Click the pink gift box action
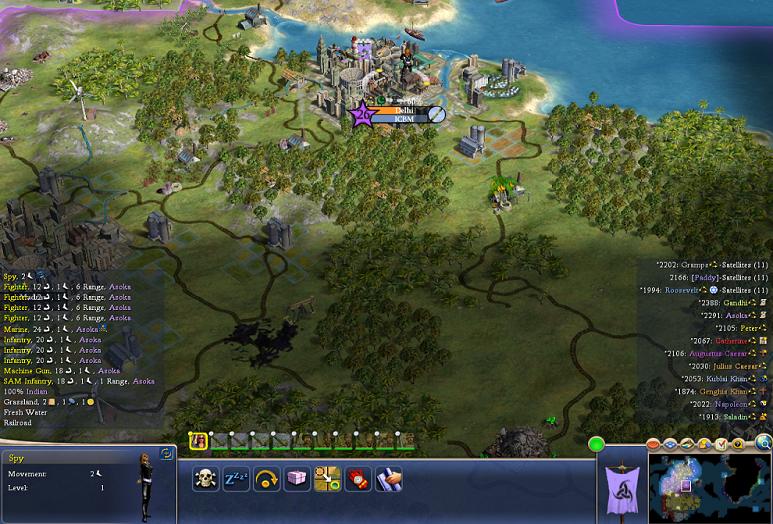The height and width of the screenshot is (524, 773). (297, 478)
